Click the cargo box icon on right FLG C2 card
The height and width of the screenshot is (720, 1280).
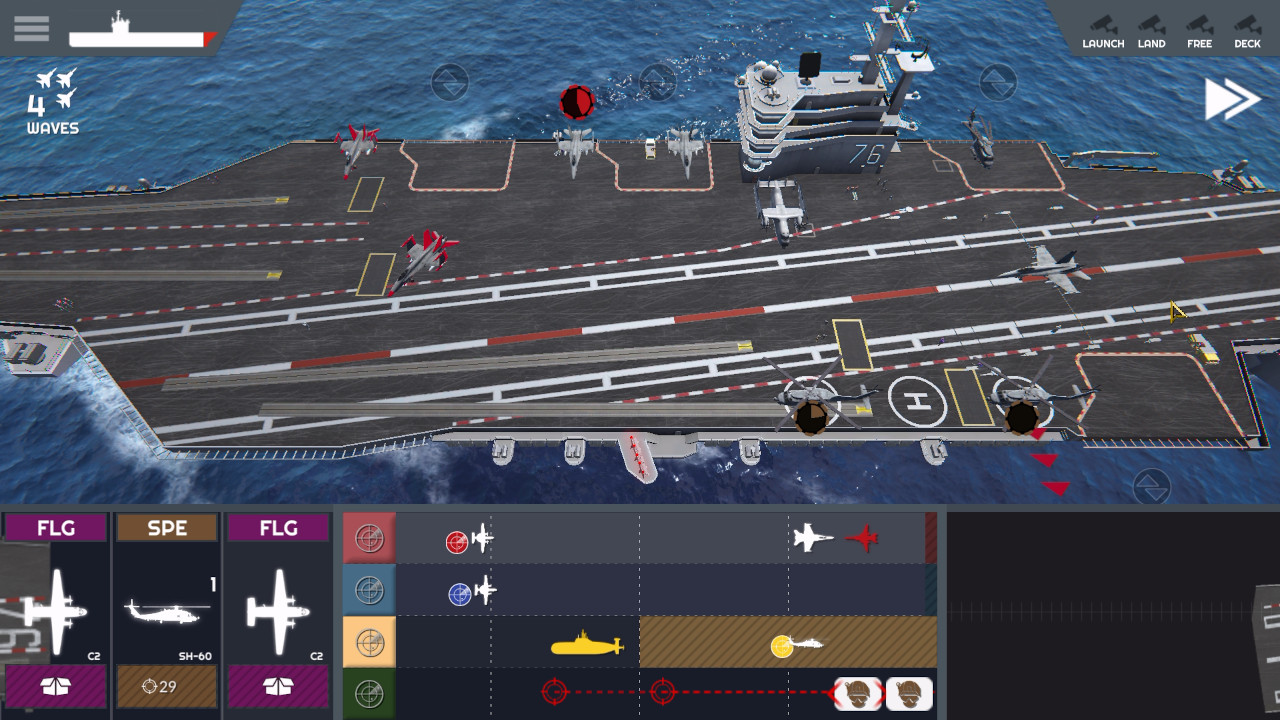(x=278, y=687)
